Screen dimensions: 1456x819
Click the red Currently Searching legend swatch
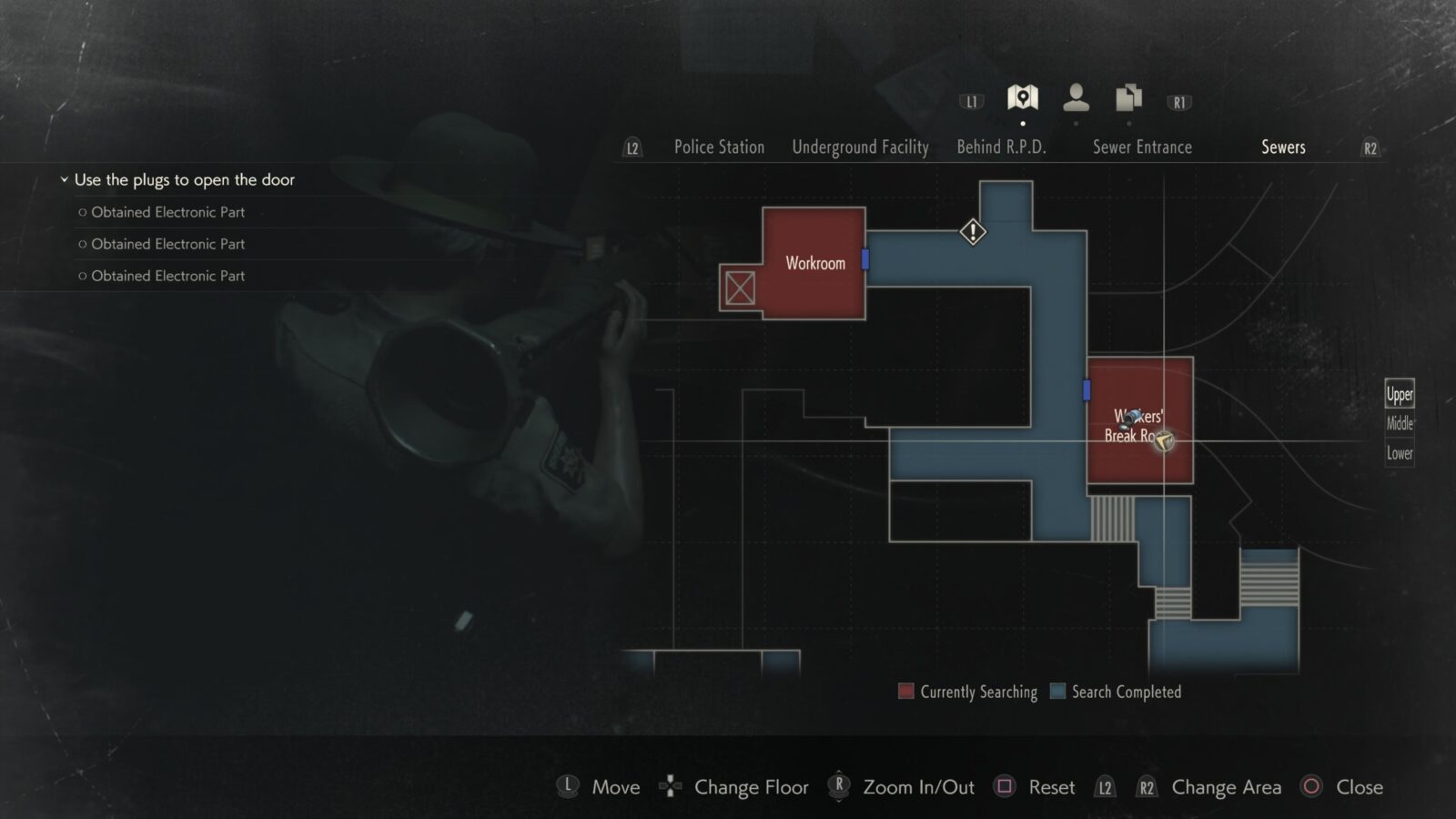[906, 692]
